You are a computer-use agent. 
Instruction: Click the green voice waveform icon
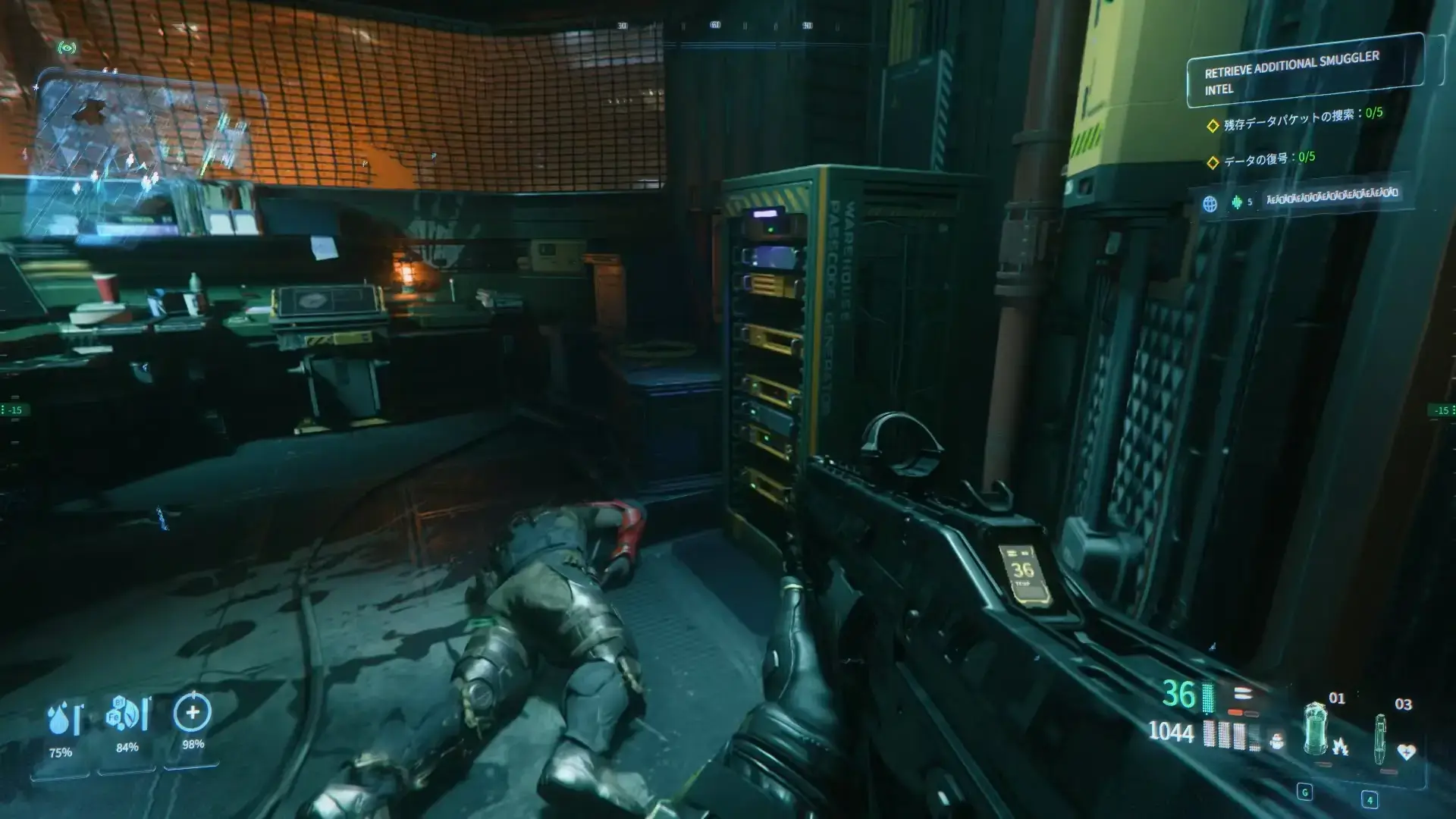tap(1237, 202)
